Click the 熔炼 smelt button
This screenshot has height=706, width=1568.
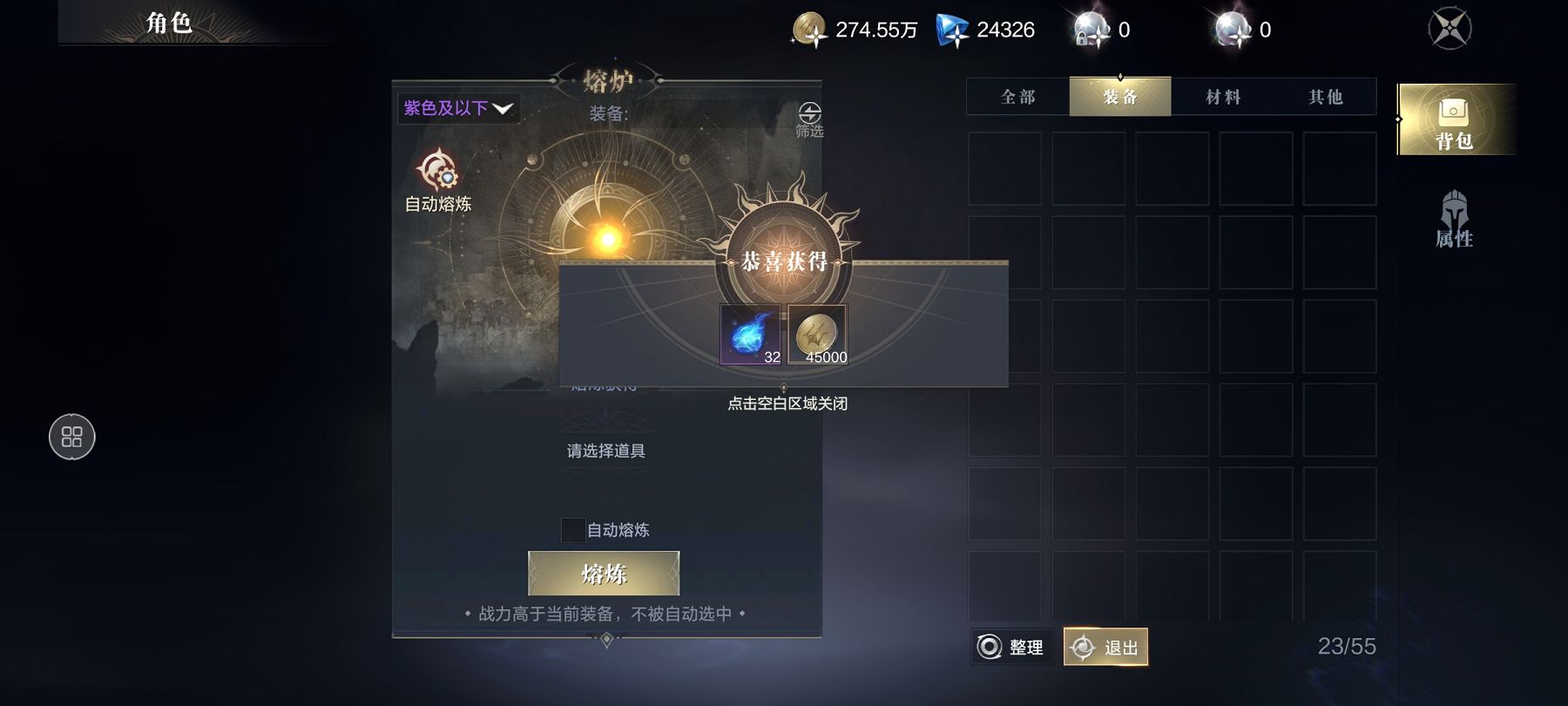click(604, 574)
